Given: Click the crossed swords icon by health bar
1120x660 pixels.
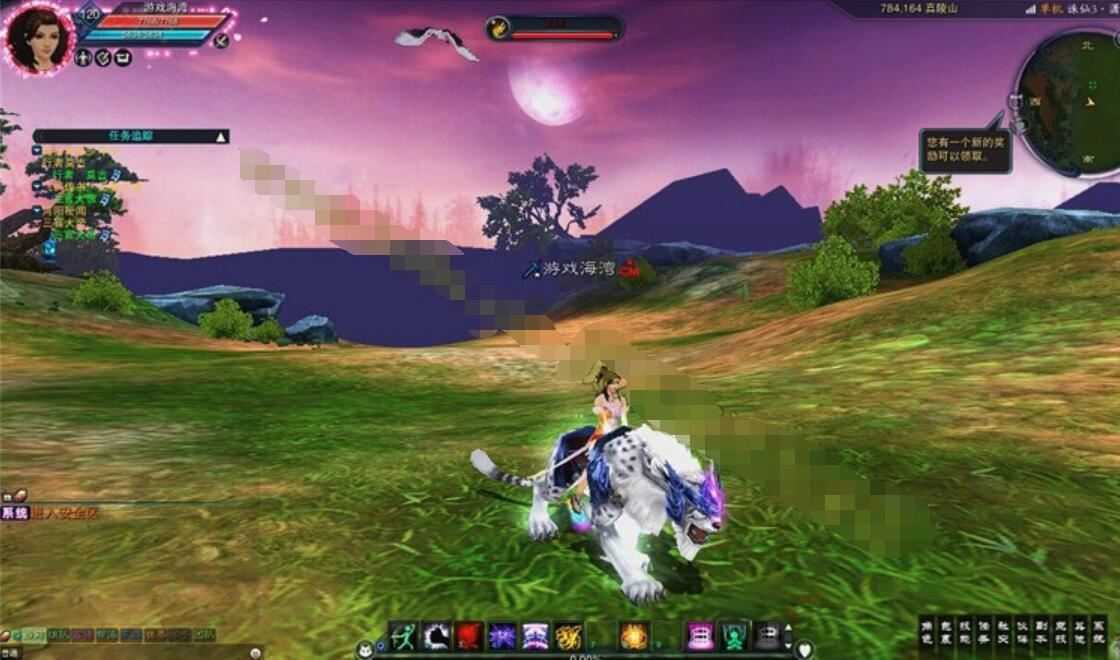Looking at the screenshot, I should pos(221,40).
